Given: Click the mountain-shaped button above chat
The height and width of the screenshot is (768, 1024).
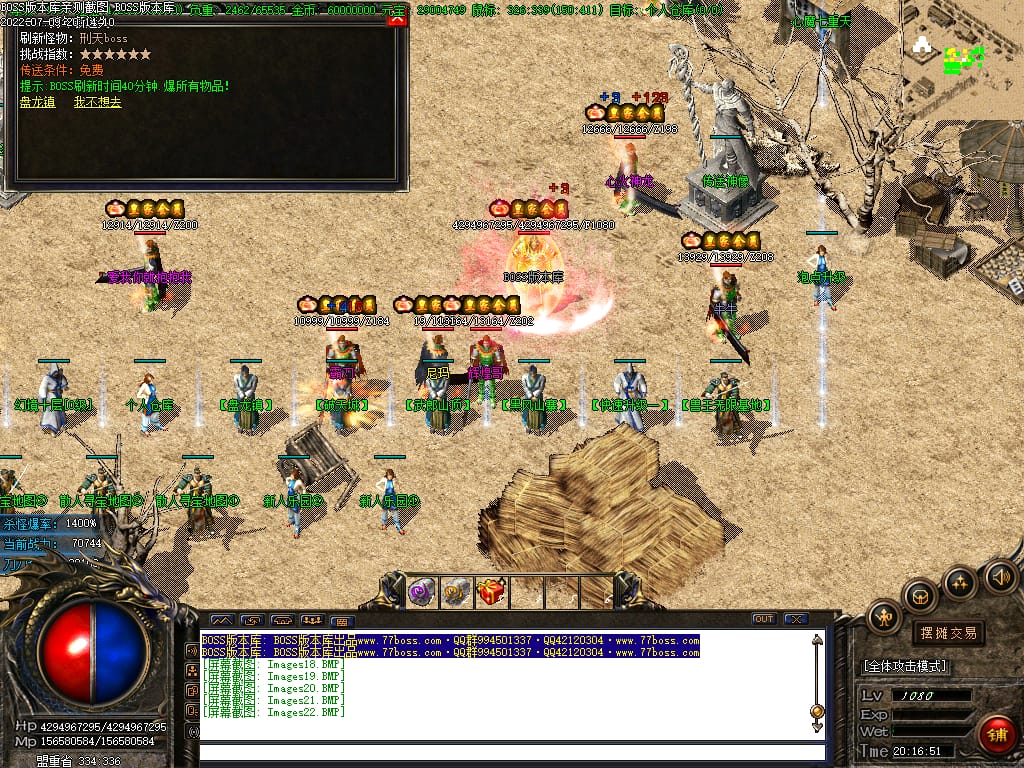Looking at the screenshot, I should point(222,621).
